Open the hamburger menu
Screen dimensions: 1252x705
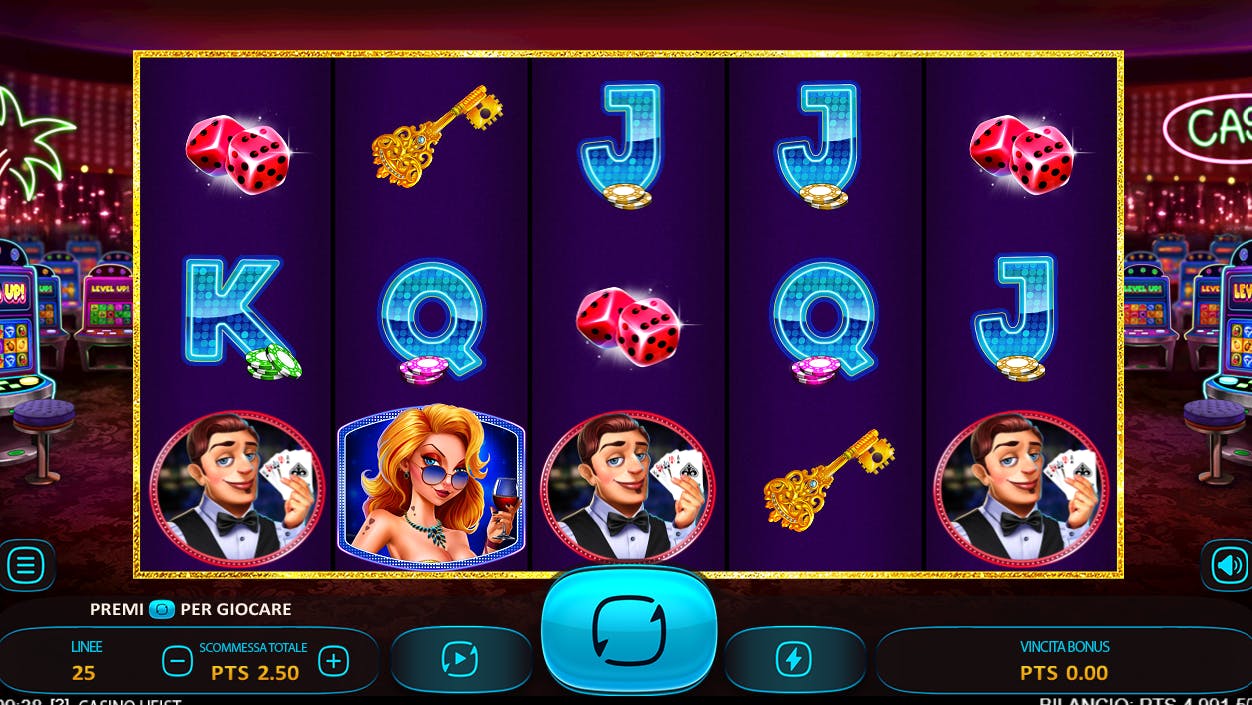tap(25, 566)
